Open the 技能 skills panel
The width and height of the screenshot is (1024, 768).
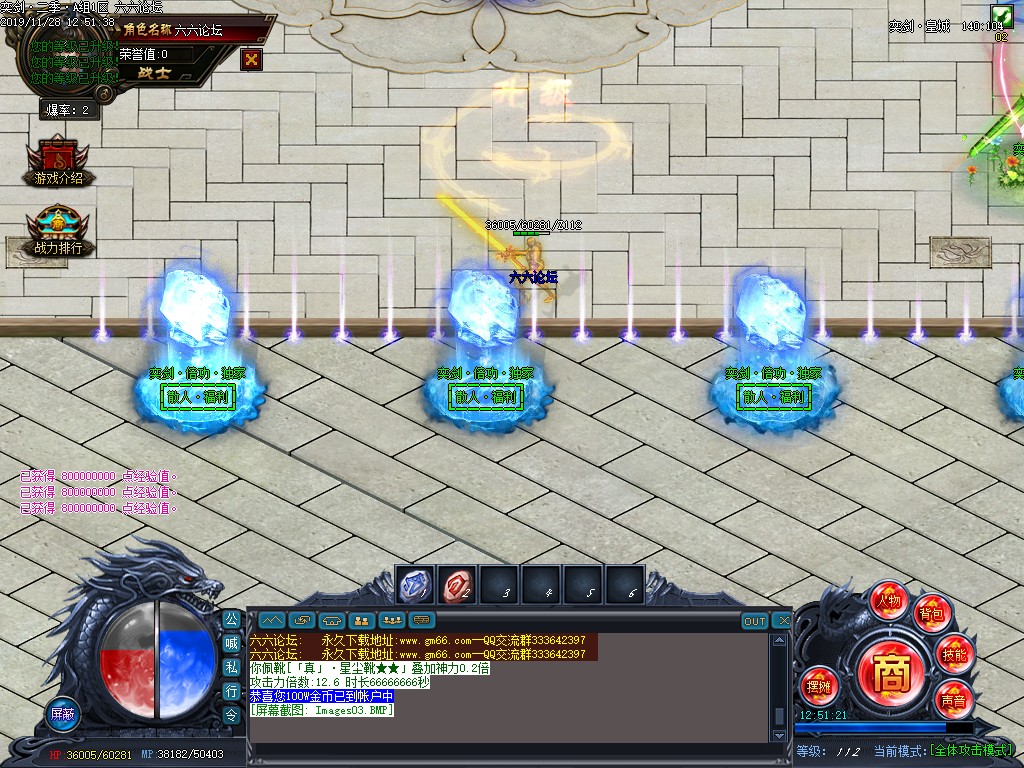point(954,655)
